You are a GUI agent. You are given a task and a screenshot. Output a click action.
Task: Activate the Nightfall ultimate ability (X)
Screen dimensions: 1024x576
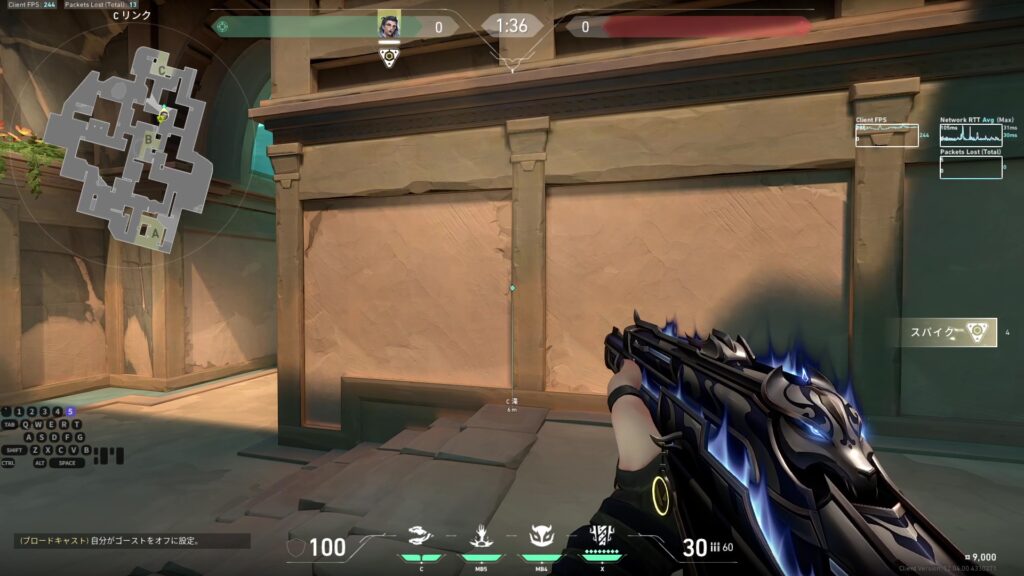(601, 537)
